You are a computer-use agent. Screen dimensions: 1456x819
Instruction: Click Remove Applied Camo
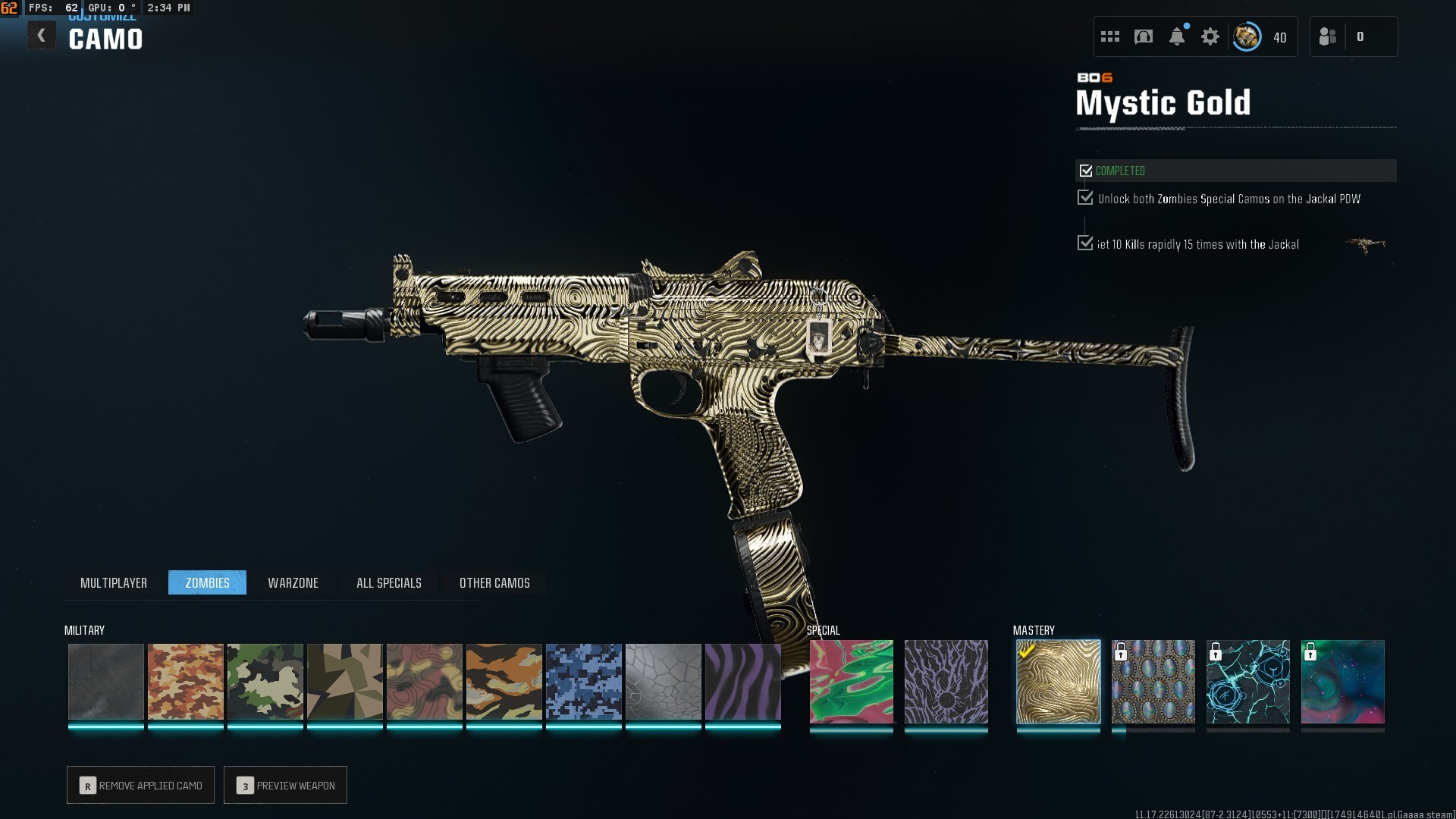click(140, 785)
